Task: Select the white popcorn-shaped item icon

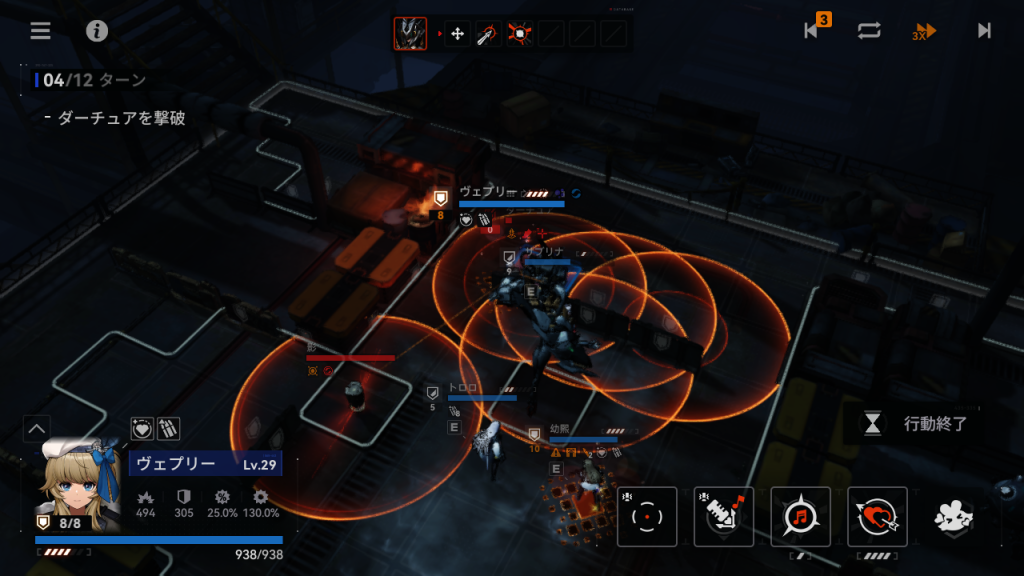Action: [x=953, y=517]
